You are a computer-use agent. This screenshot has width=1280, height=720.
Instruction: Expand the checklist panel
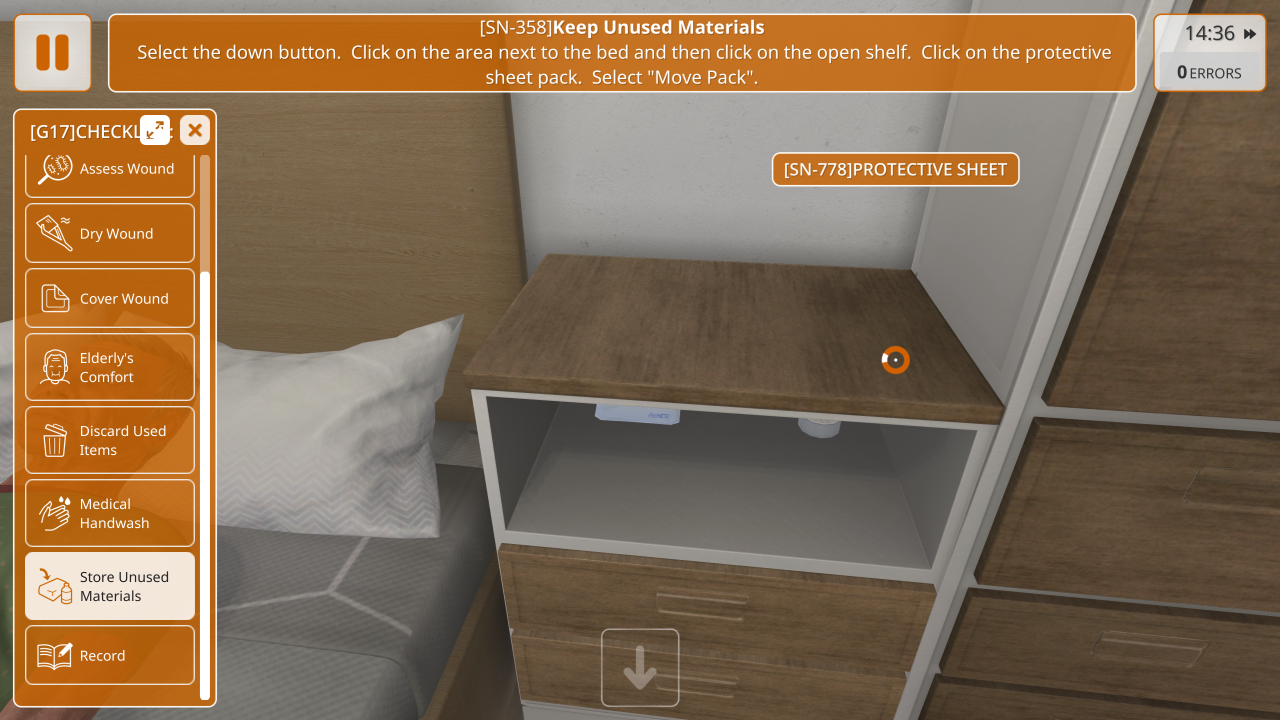pyautogui.click(x=155, y=130)
